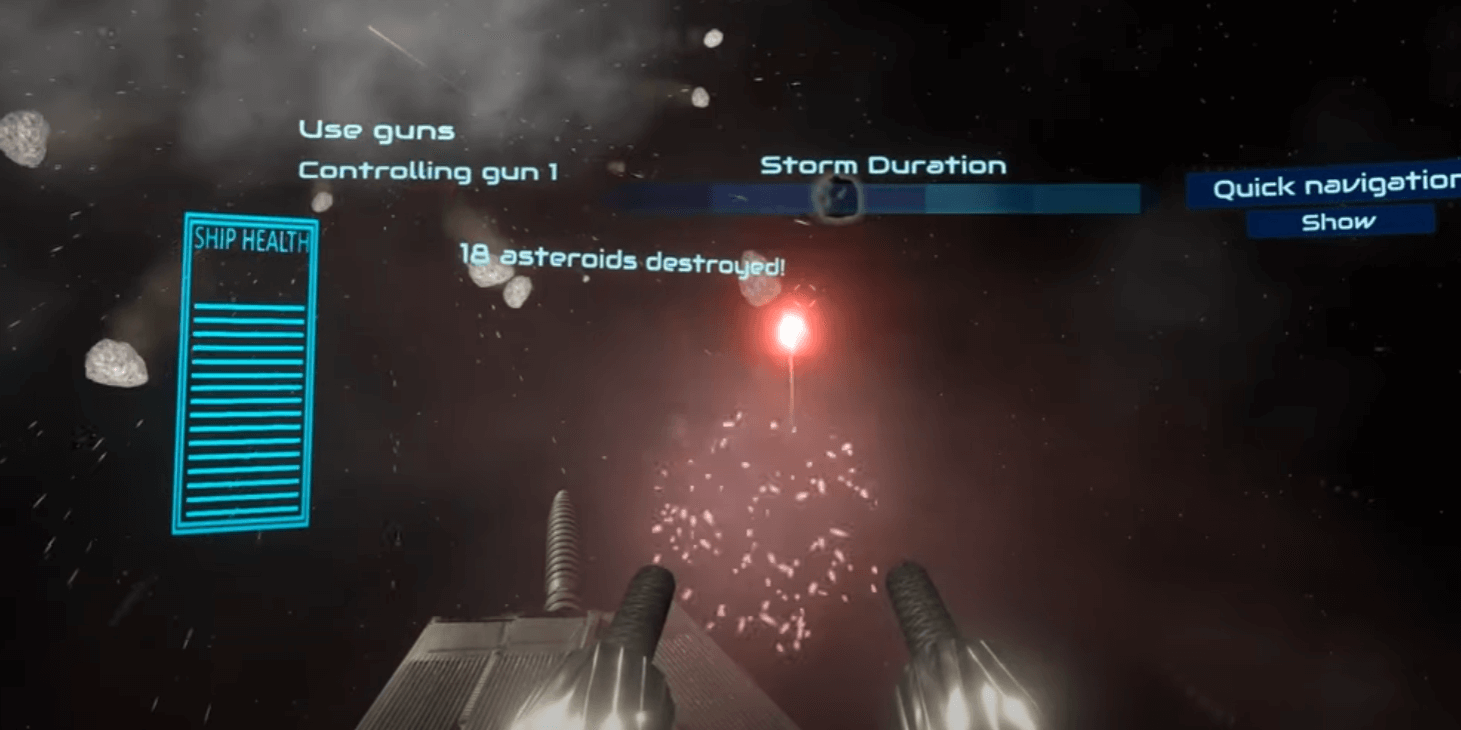The image size is (1461, 730).
Task: Click the 18 asteroids destroyed message
Action: click(x=622, y=262)
